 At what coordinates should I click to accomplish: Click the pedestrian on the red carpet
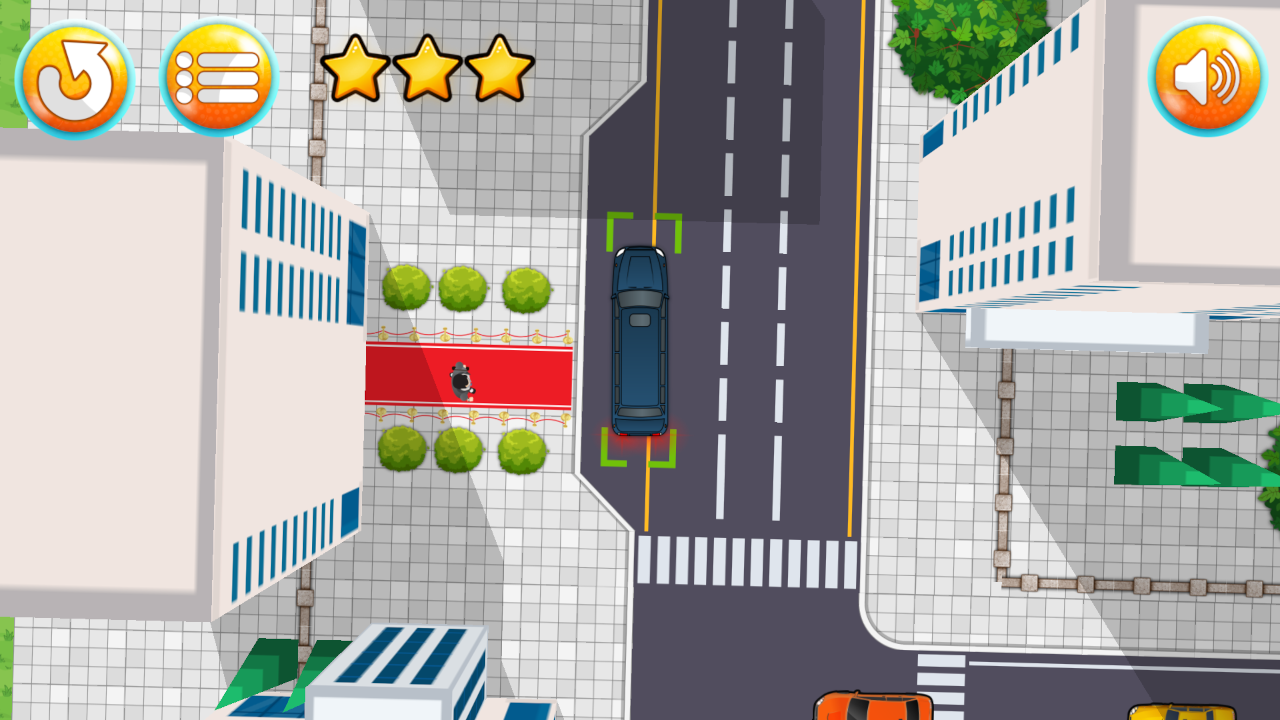[x=461, y=380]
